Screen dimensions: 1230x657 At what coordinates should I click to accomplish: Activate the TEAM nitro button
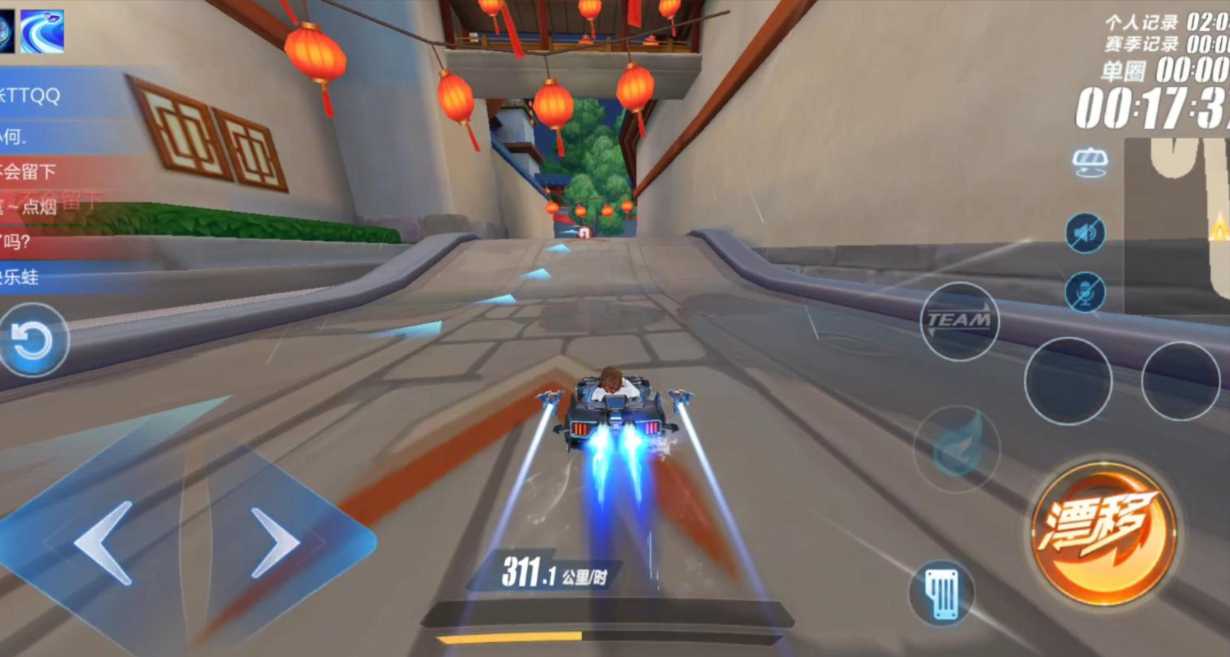[x=959, y=321]
